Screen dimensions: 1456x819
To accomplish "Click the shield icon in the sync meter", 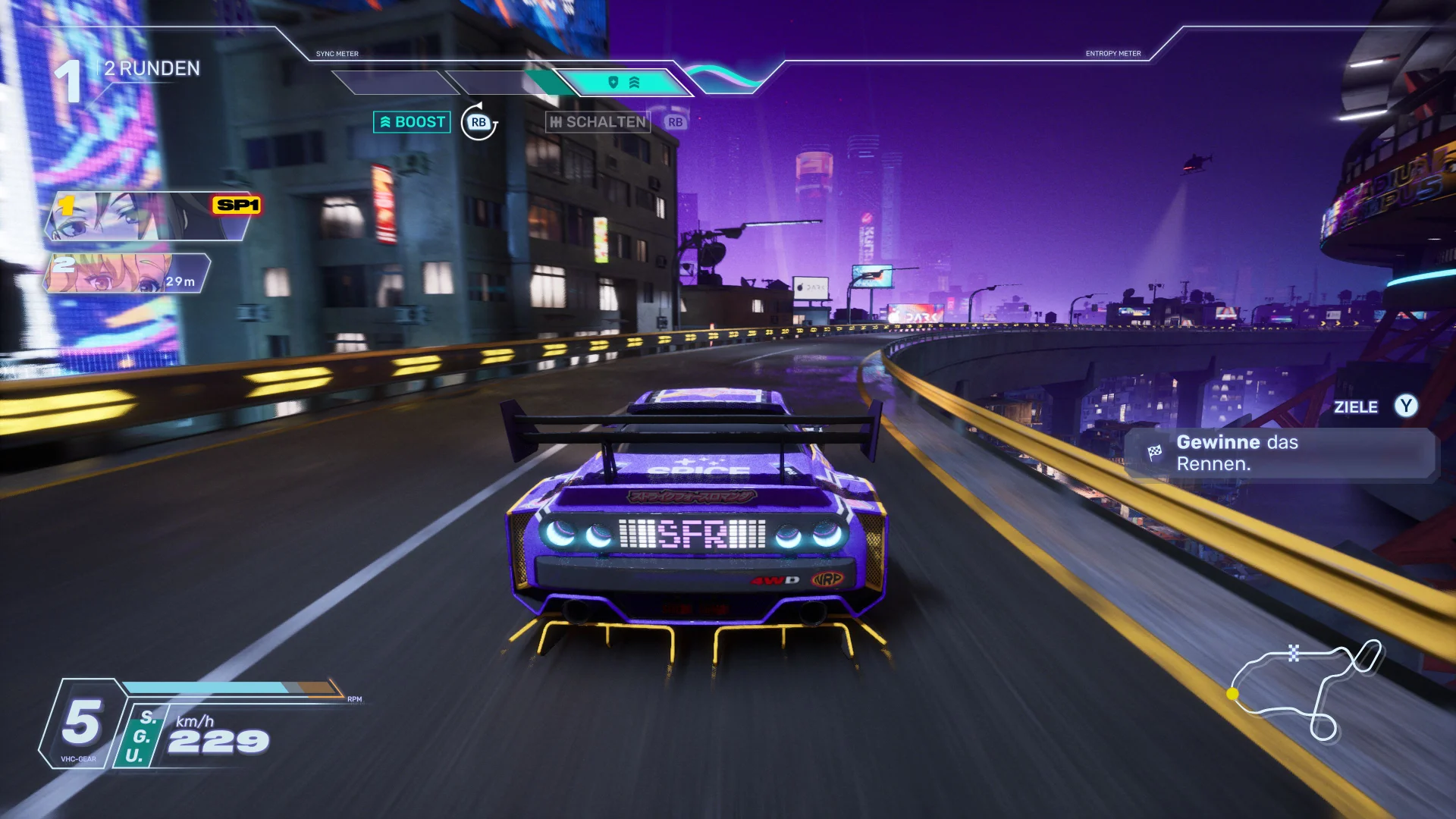I will click(613, 82).
